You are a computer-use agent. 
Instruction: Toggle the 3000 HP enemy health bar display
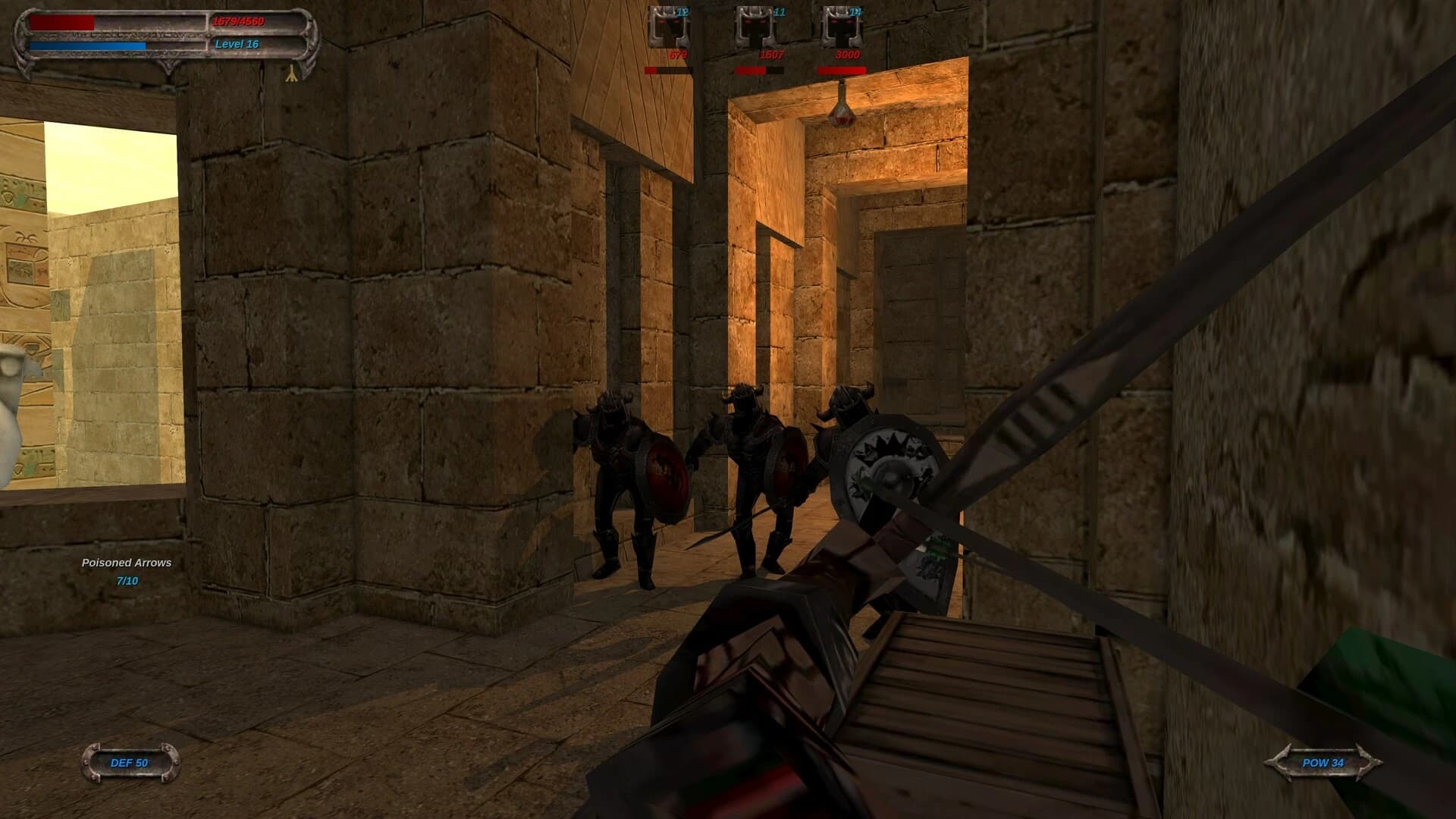(x=843, y=69)
